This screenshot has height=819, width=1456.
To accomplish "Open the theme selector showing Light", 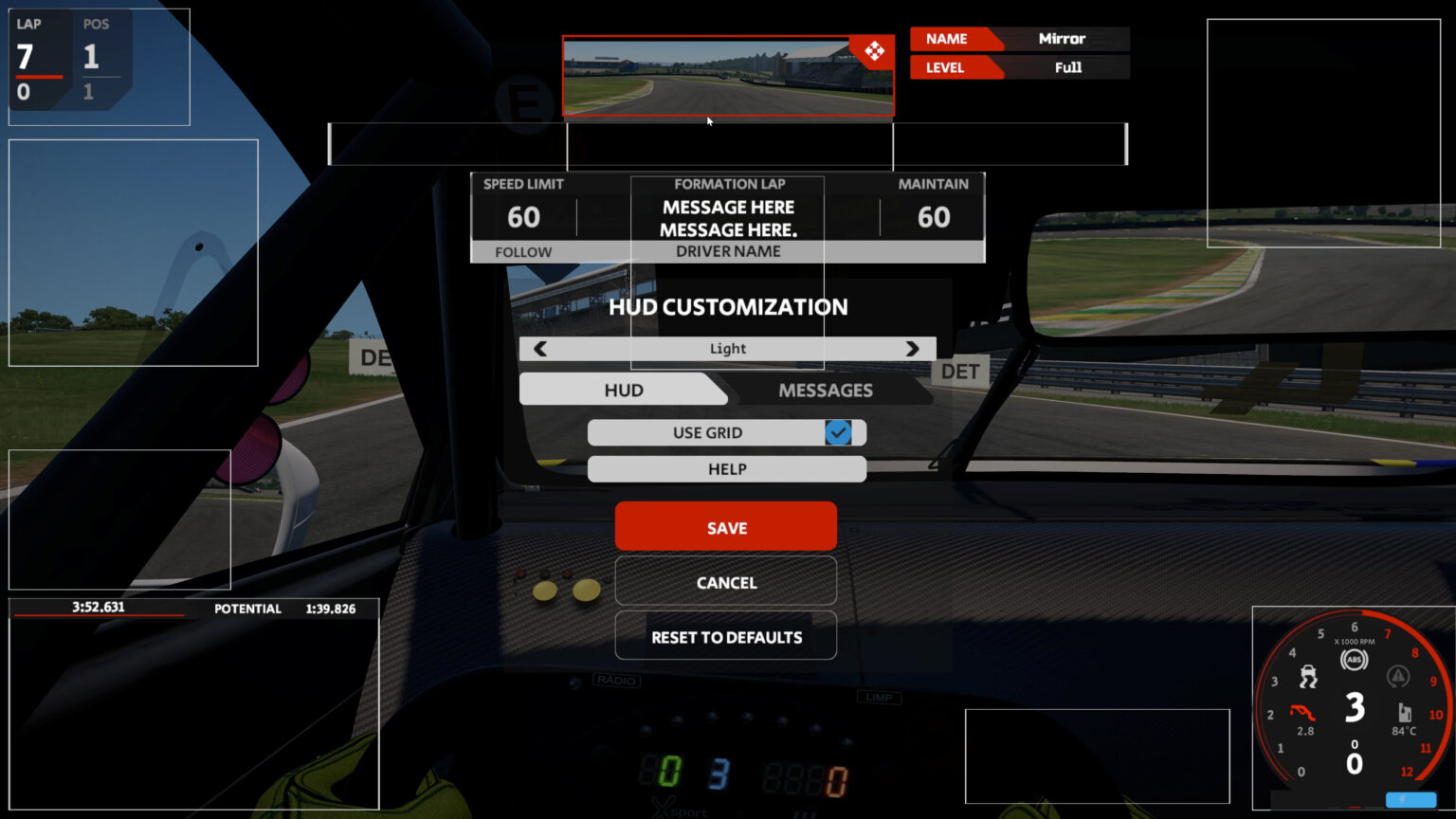I will pyautogui.click(x=726, y=349).
